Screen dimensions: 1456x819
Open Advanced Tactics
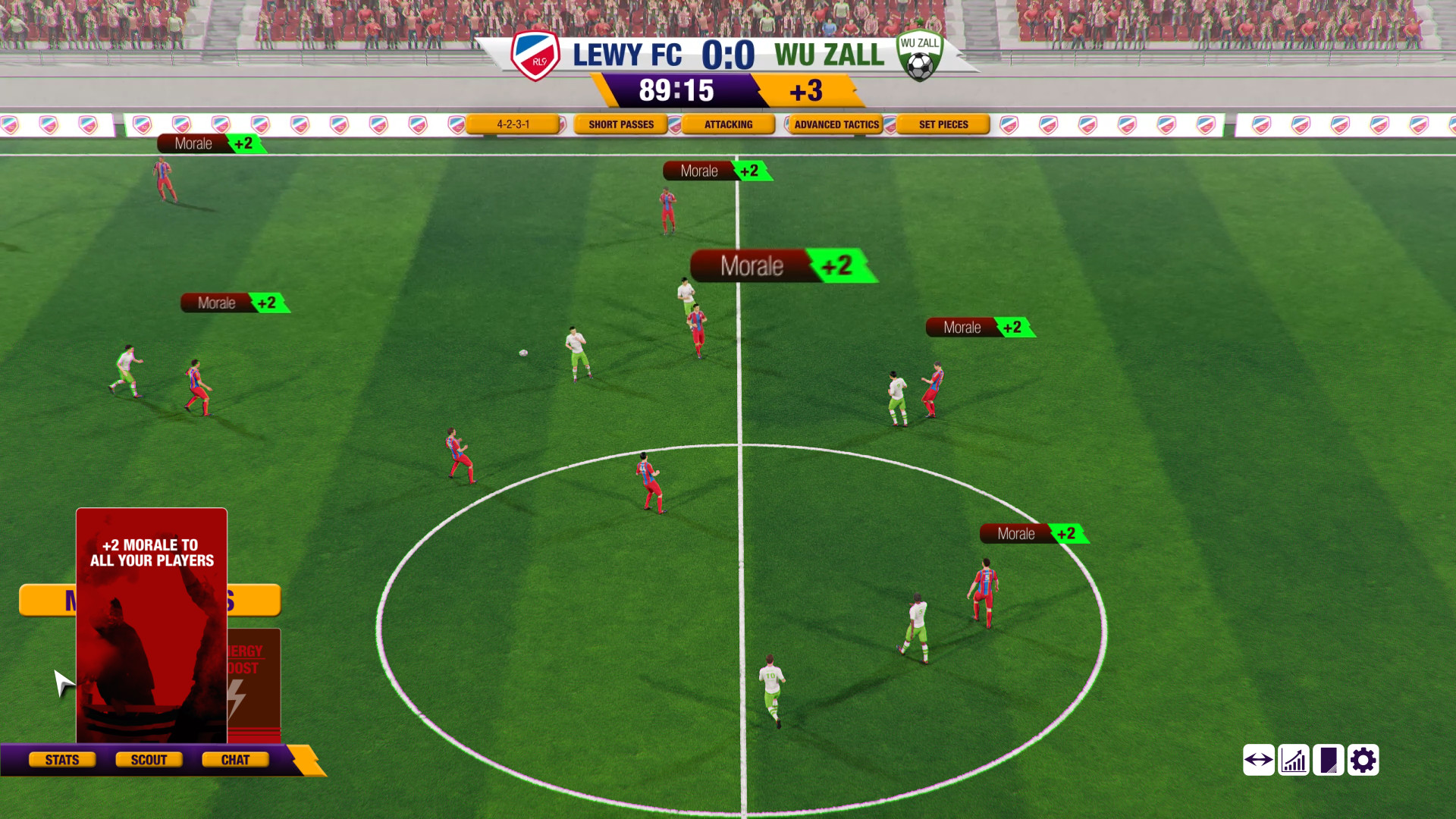(836, 124)
